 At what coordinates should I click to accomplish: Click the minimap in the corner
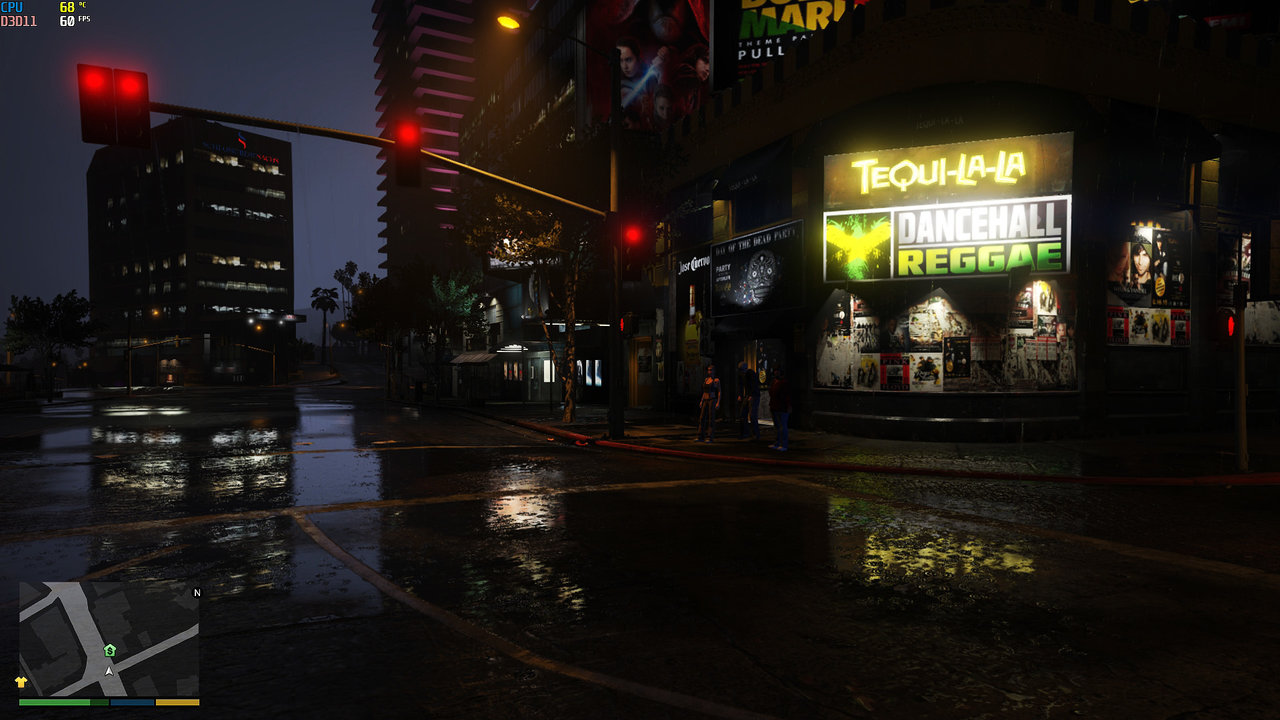click(109, 639)
